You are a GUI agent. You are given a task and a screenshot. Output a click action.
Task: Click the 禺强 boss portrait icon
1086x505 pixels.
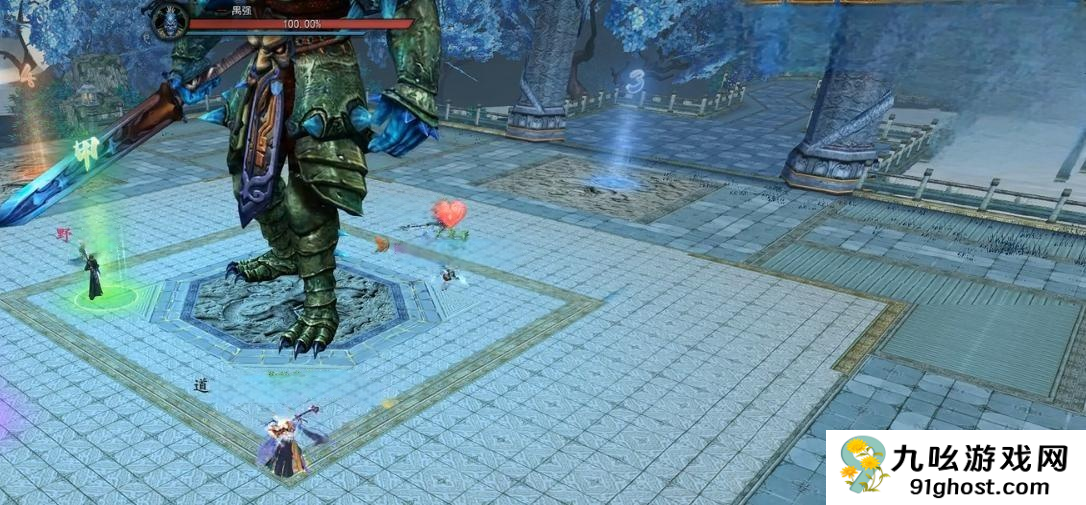[169, 21]
